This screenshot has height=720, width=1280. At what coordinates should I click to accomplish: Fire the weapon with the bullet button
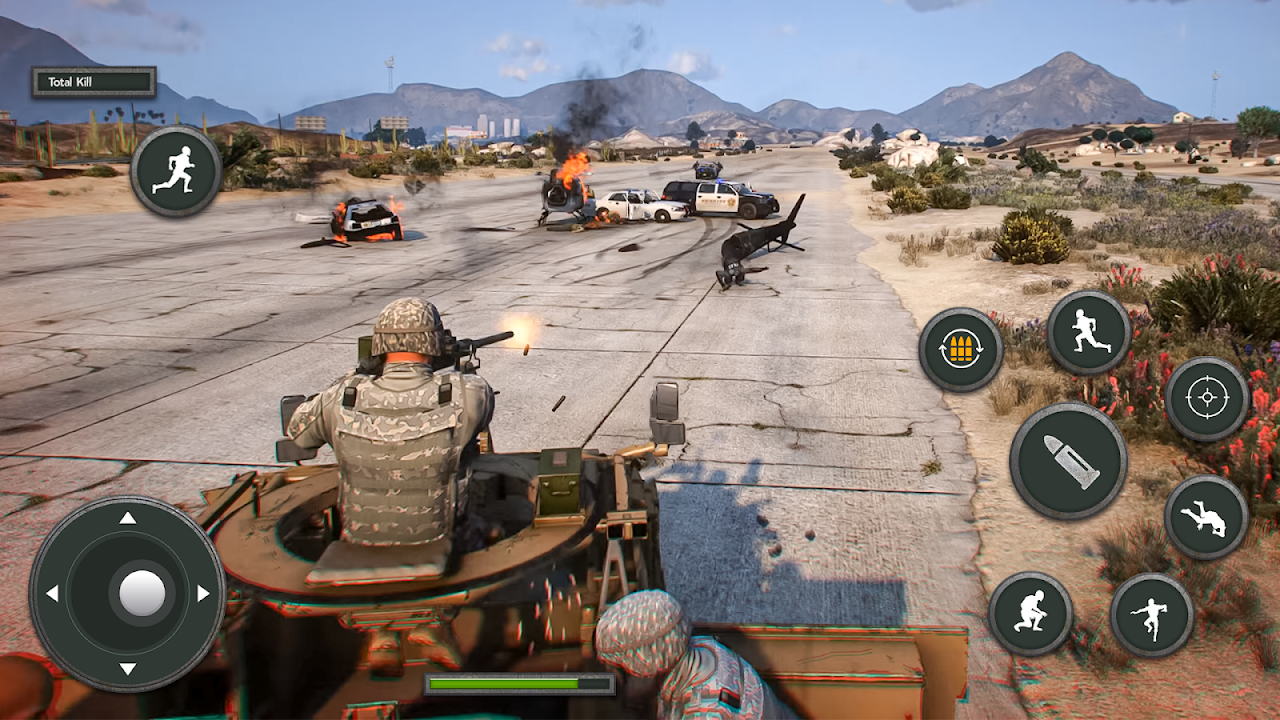[x=1069, y=461]
